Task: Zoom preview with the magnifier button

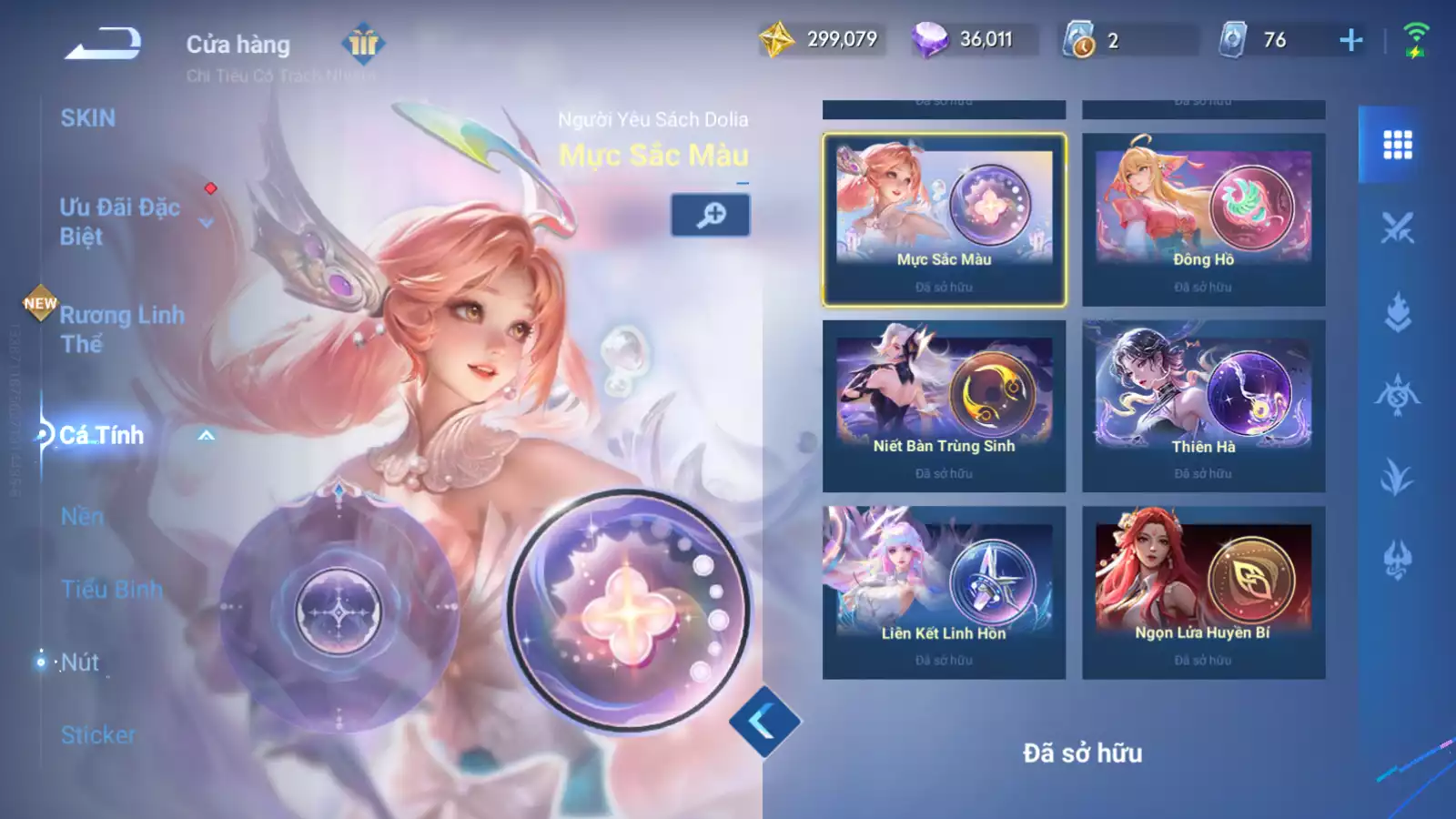Action: pos(711,215)
